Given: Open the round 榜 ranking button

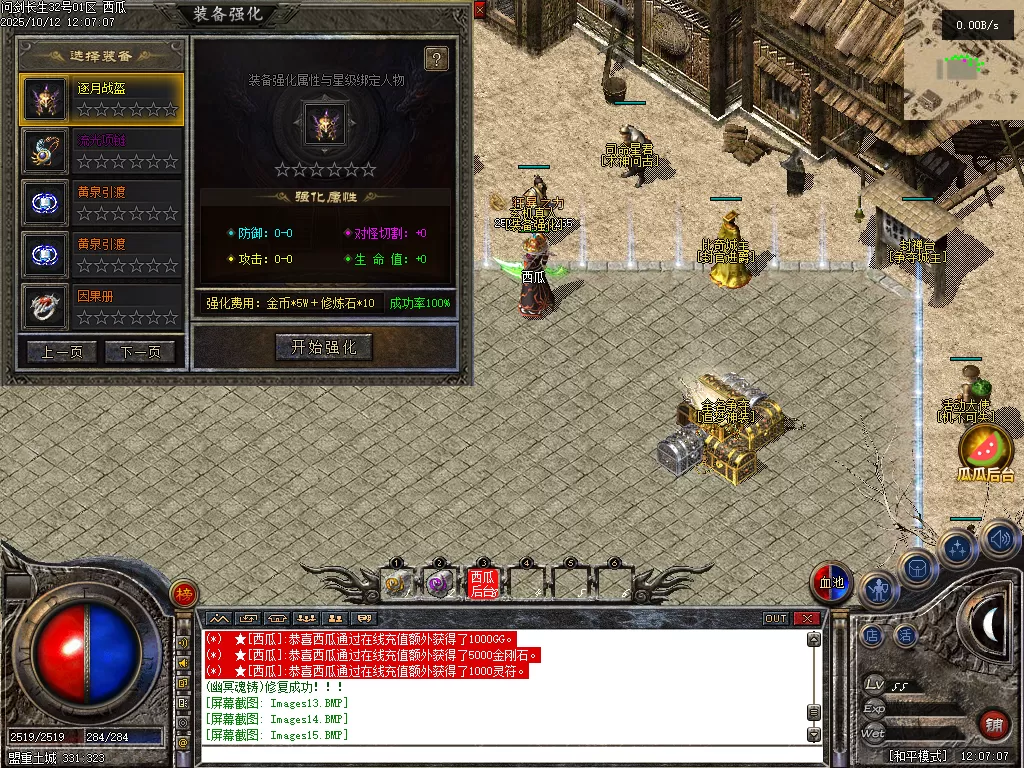Looking at the screenshot, I should click(183, 594).
